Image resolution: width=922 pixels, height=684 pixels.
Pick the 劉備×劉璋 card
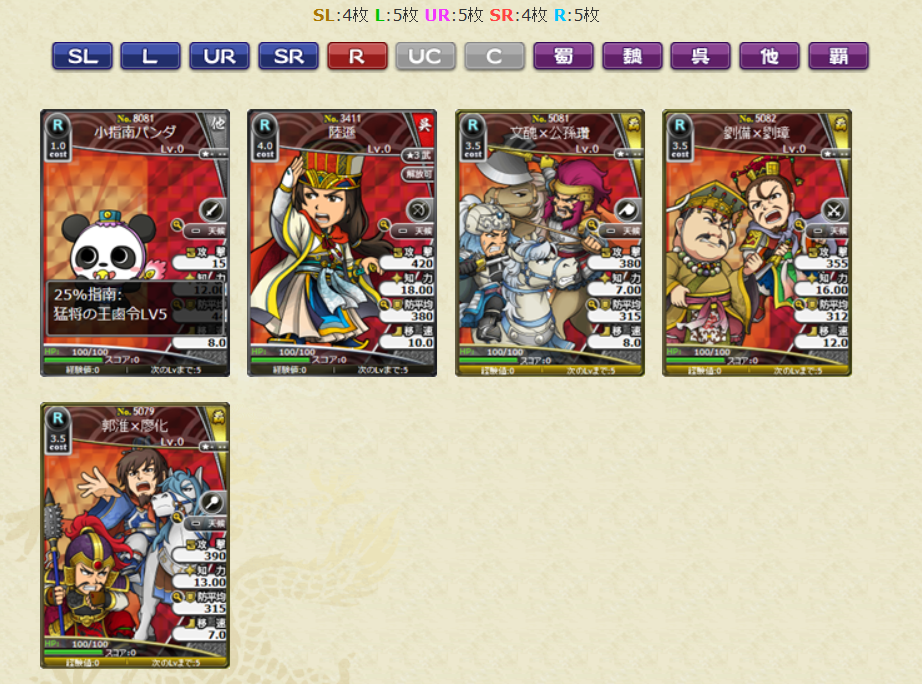[757, 242]
